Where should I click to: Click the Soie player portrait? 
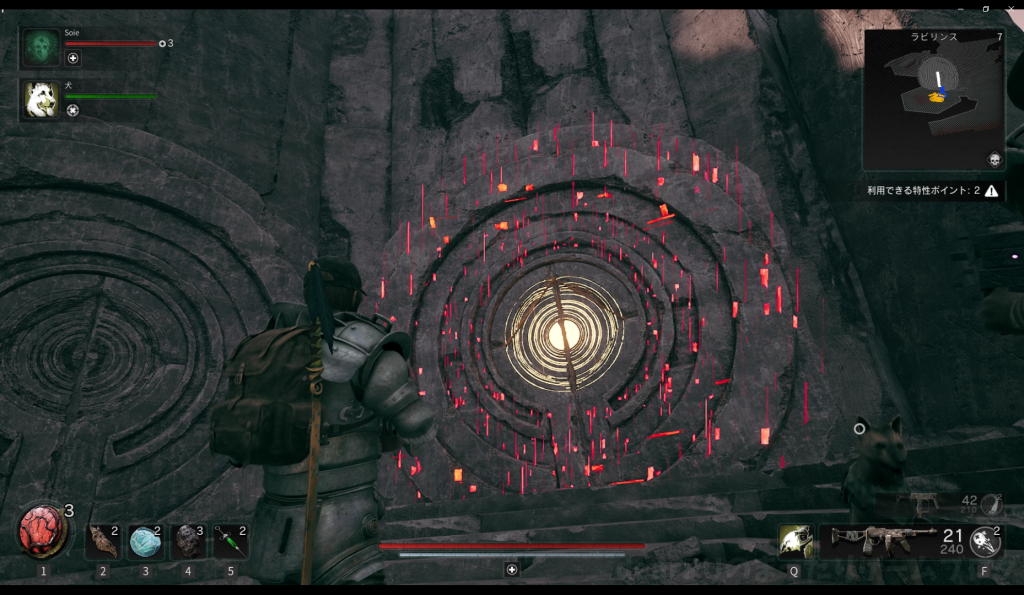[x=42, y=47]
